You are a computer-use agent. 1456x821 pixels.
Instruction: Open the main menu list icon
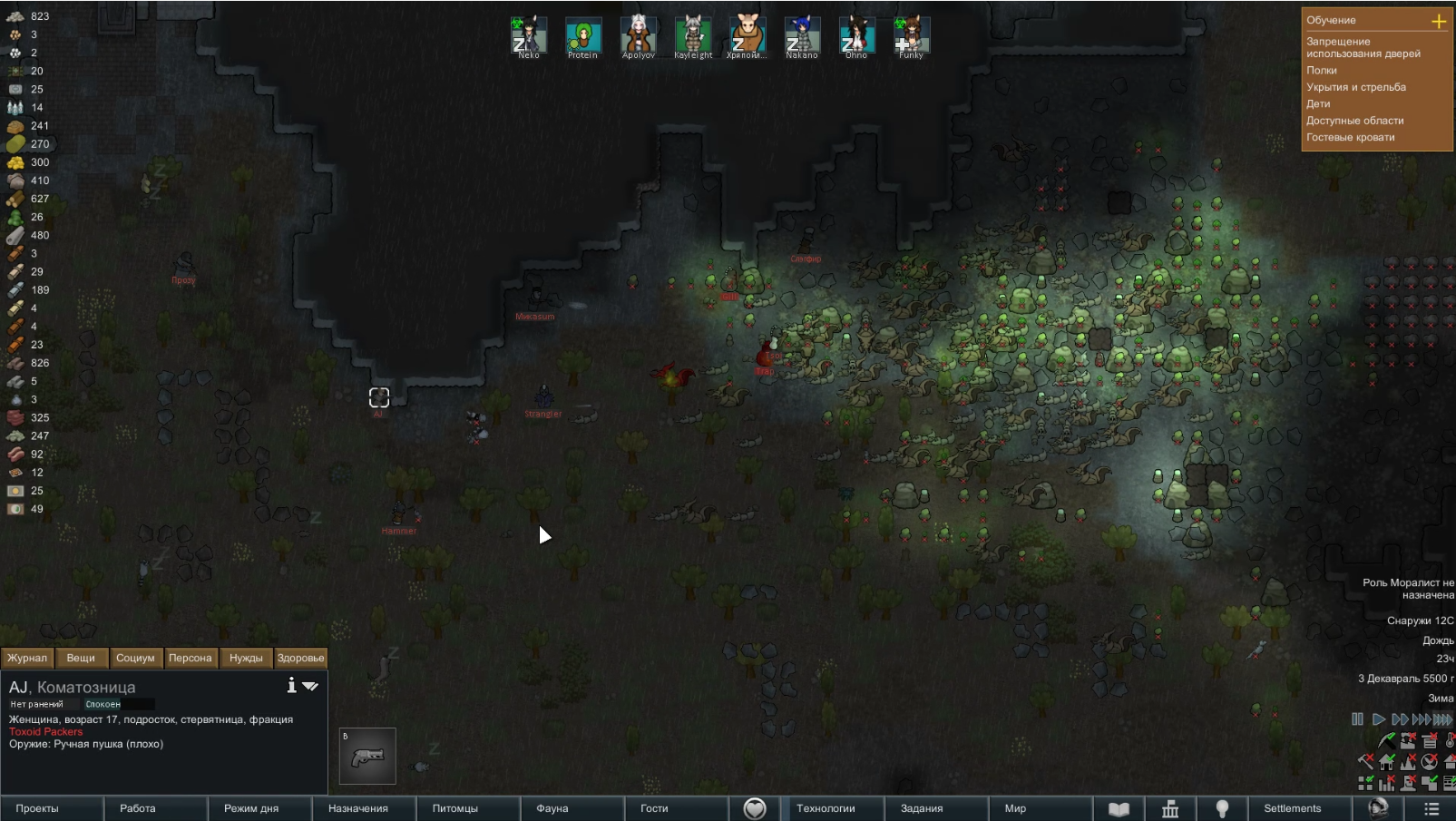[1432, 808]
